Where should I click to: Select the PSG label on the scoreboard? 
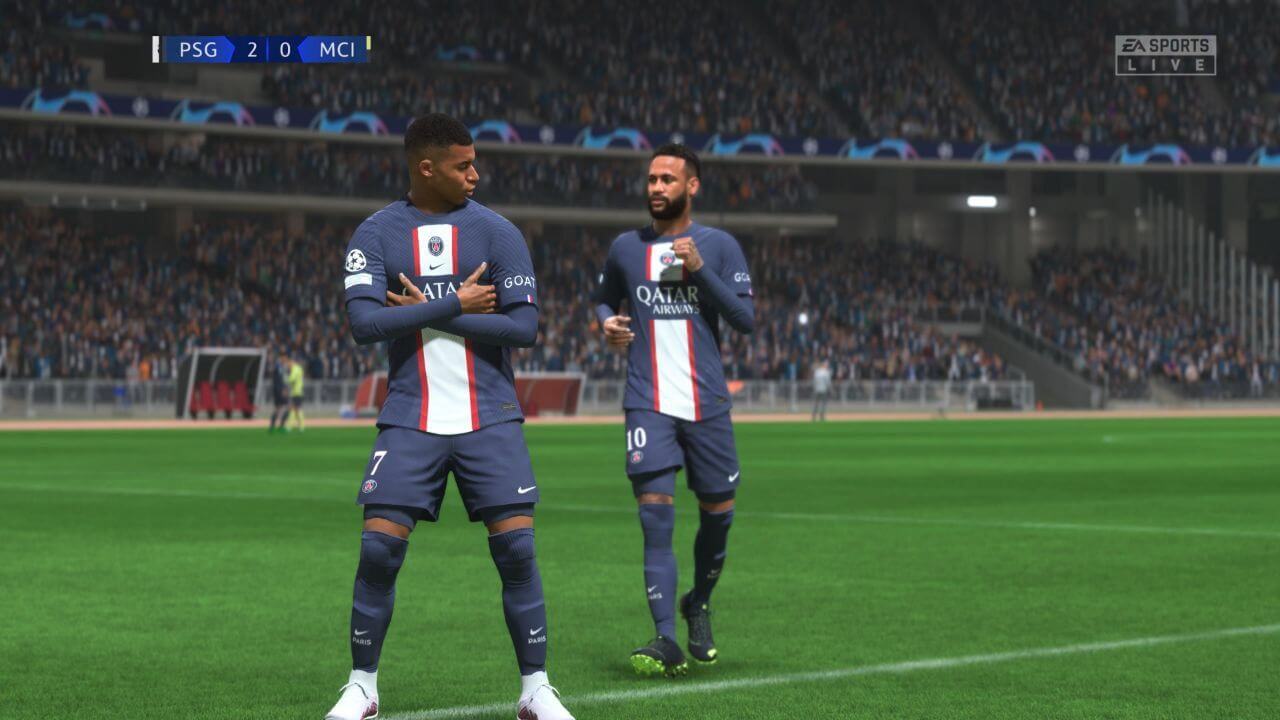[198, 48]
